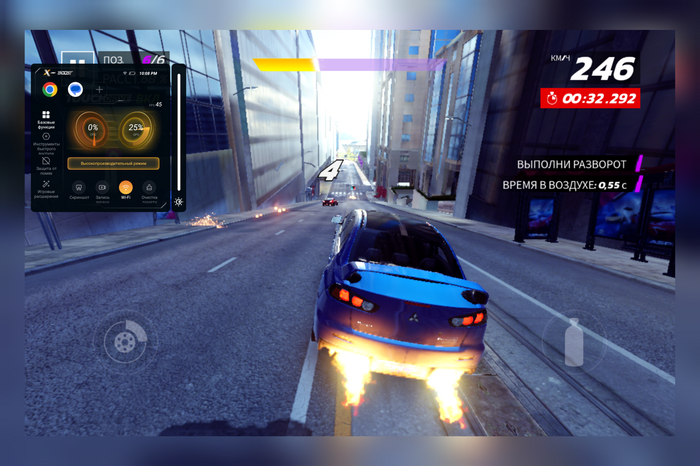Image resolution: width=700 pixels, height=466 pixels.
Task: Take a screenshot with Скриншот
Action: click(x=79, y=188)
